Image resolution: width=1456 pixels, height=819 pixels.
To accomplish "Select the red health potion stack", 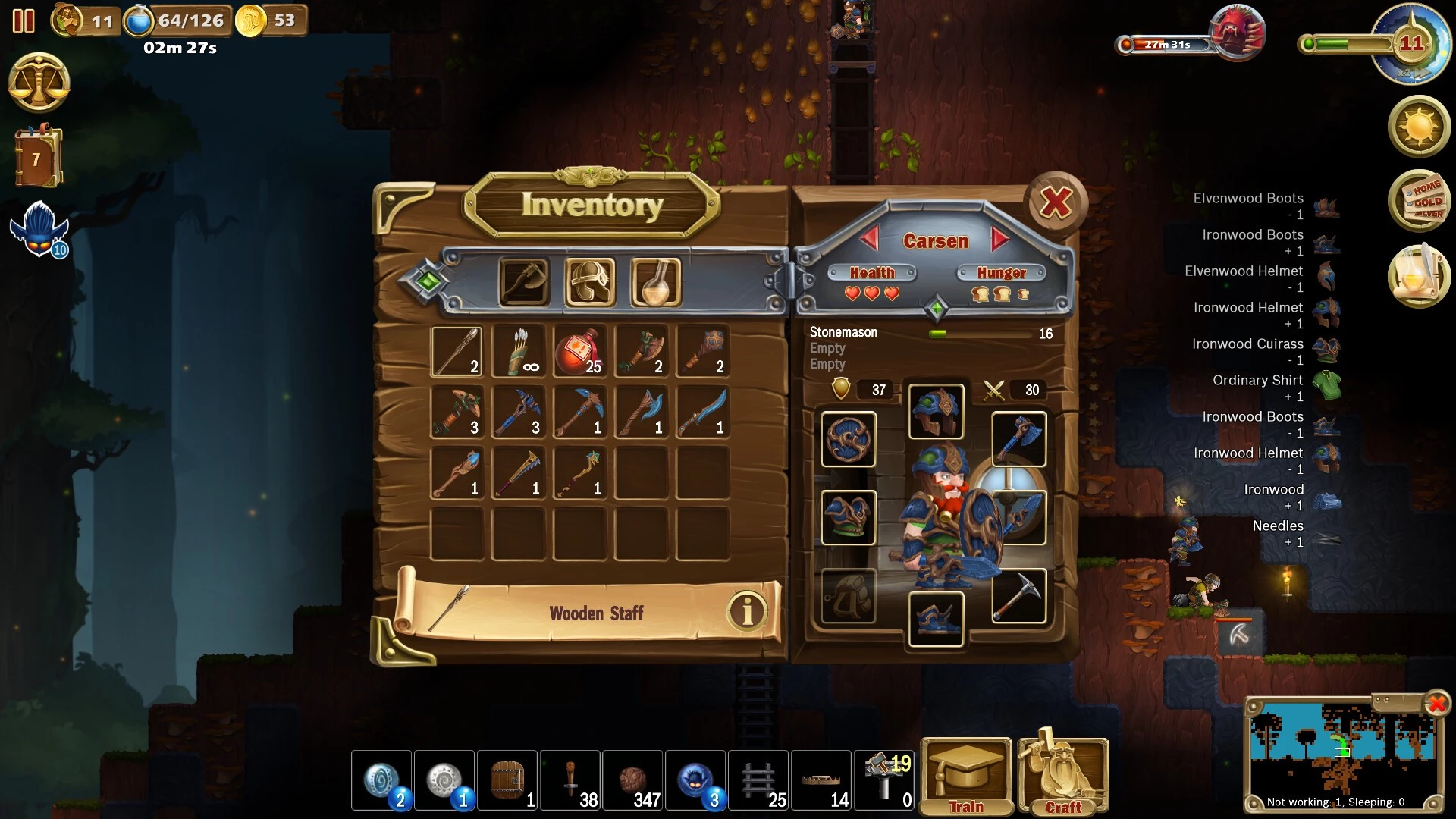I will [x=580, y=352].
